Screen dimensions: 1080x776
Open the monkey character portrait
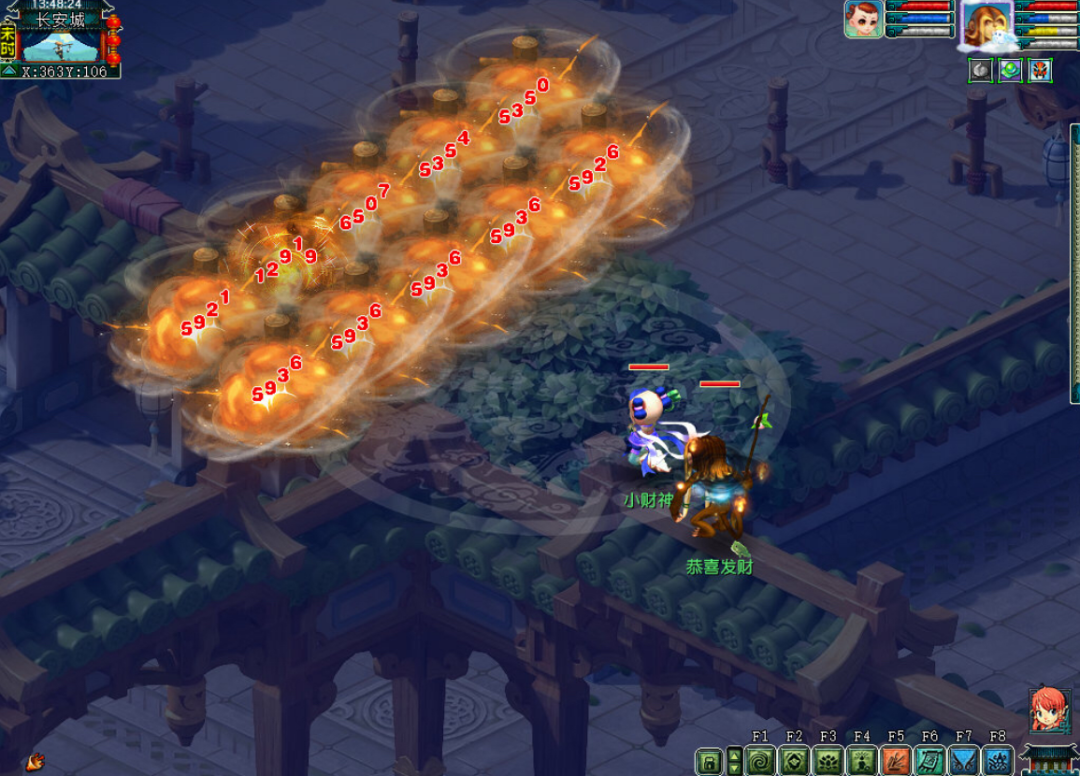[986, 24]
